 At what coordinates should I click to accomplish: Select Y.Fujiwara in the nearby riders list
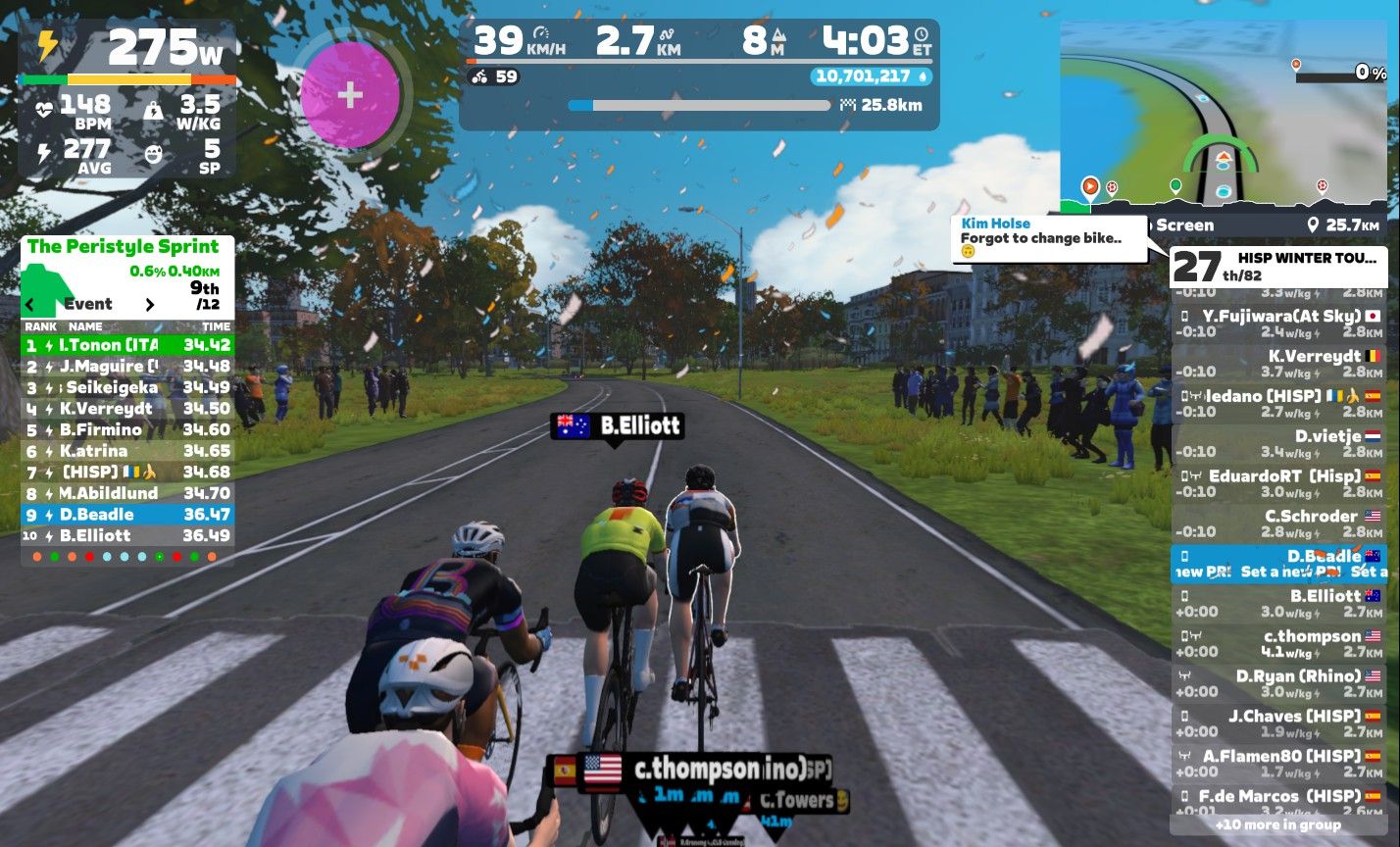tap(1277, 324)
